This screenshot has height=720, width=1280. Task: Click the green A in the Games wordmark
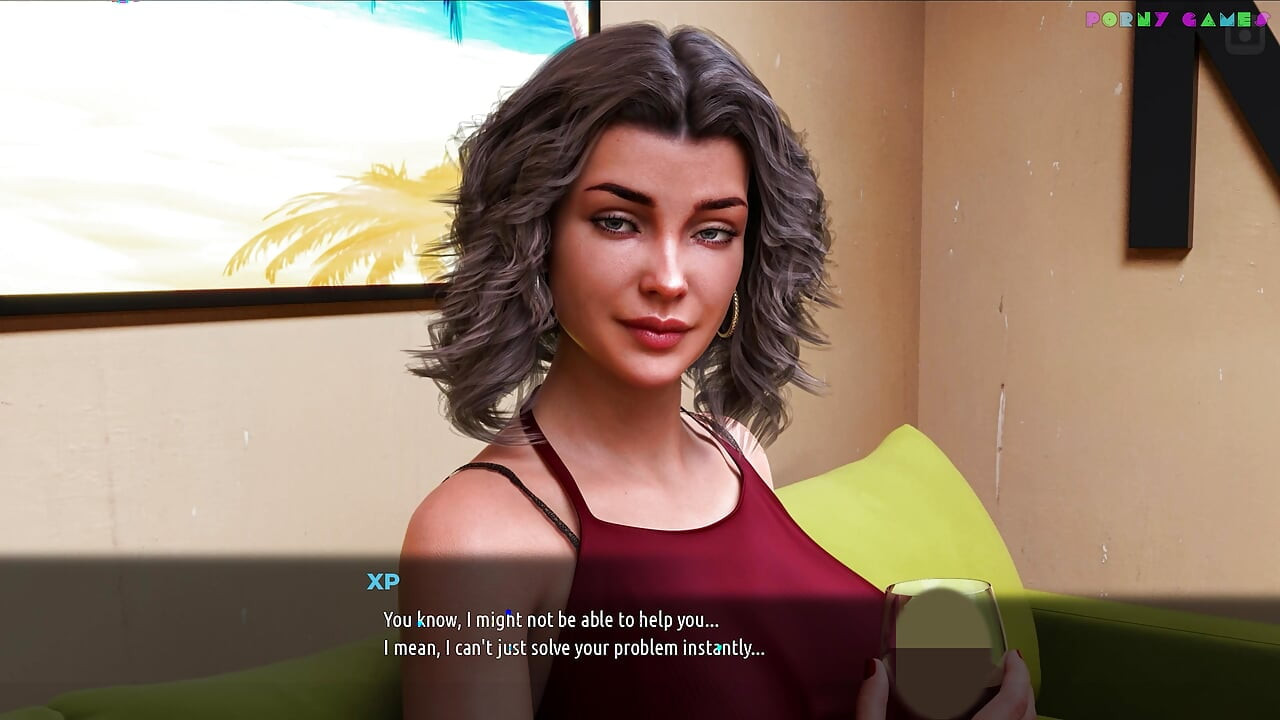[x=1208, y=19]
